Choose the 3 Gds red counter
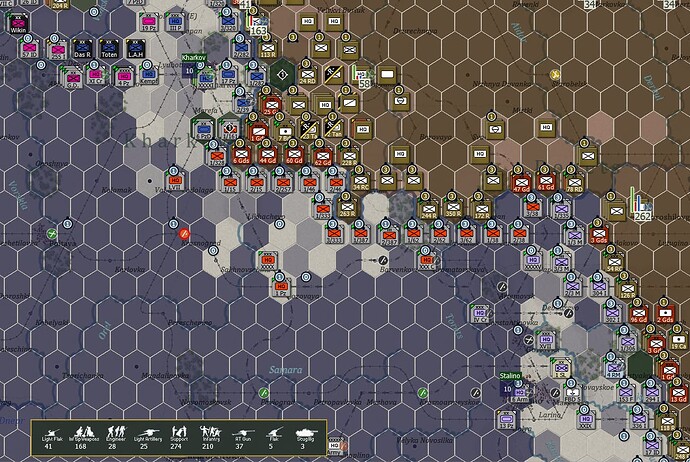 [x=598, y=236]
